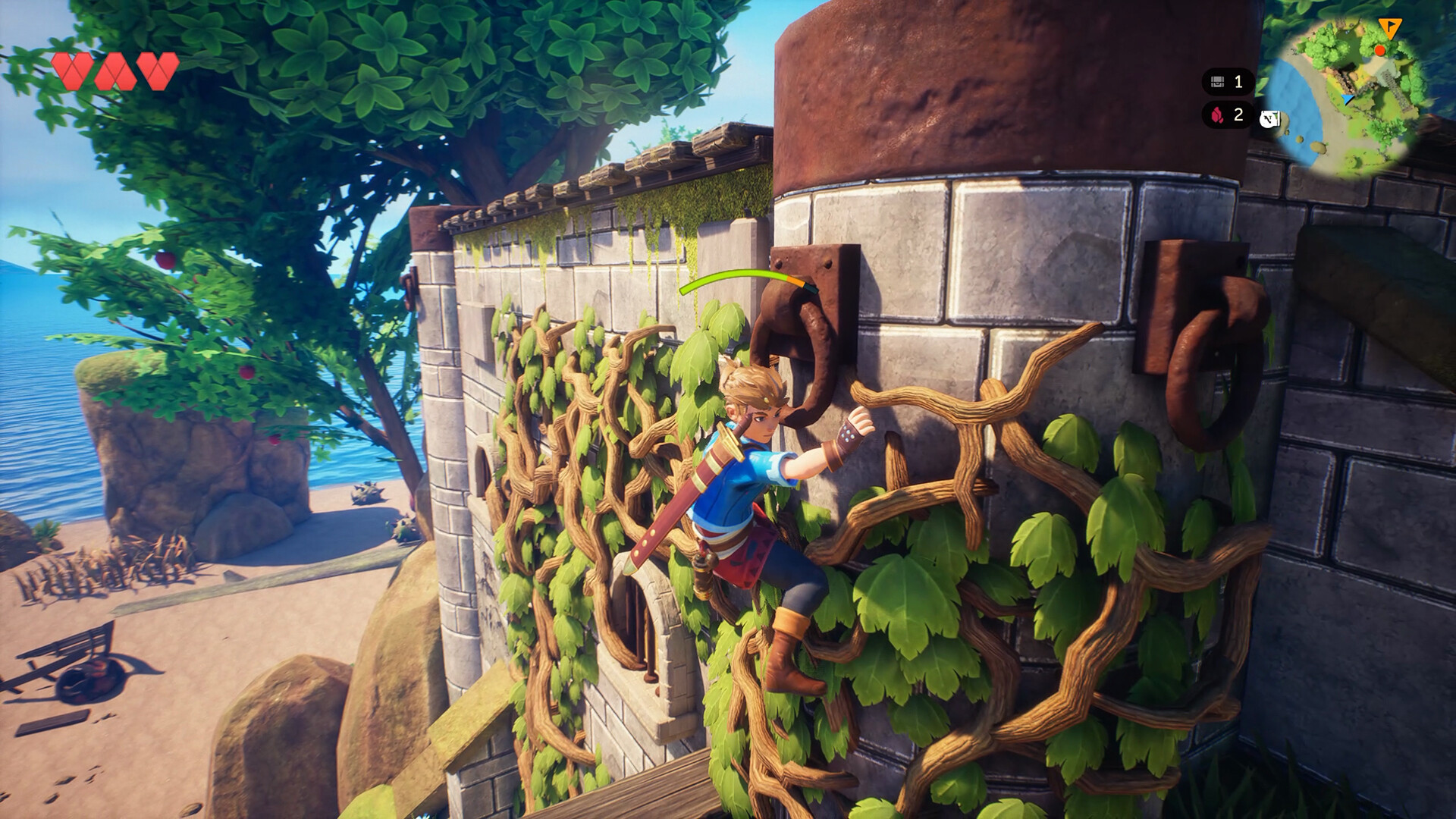Click the chest count number 1
The height and width of the screenshot is (819, 1456).
(x=1238, y=81)
